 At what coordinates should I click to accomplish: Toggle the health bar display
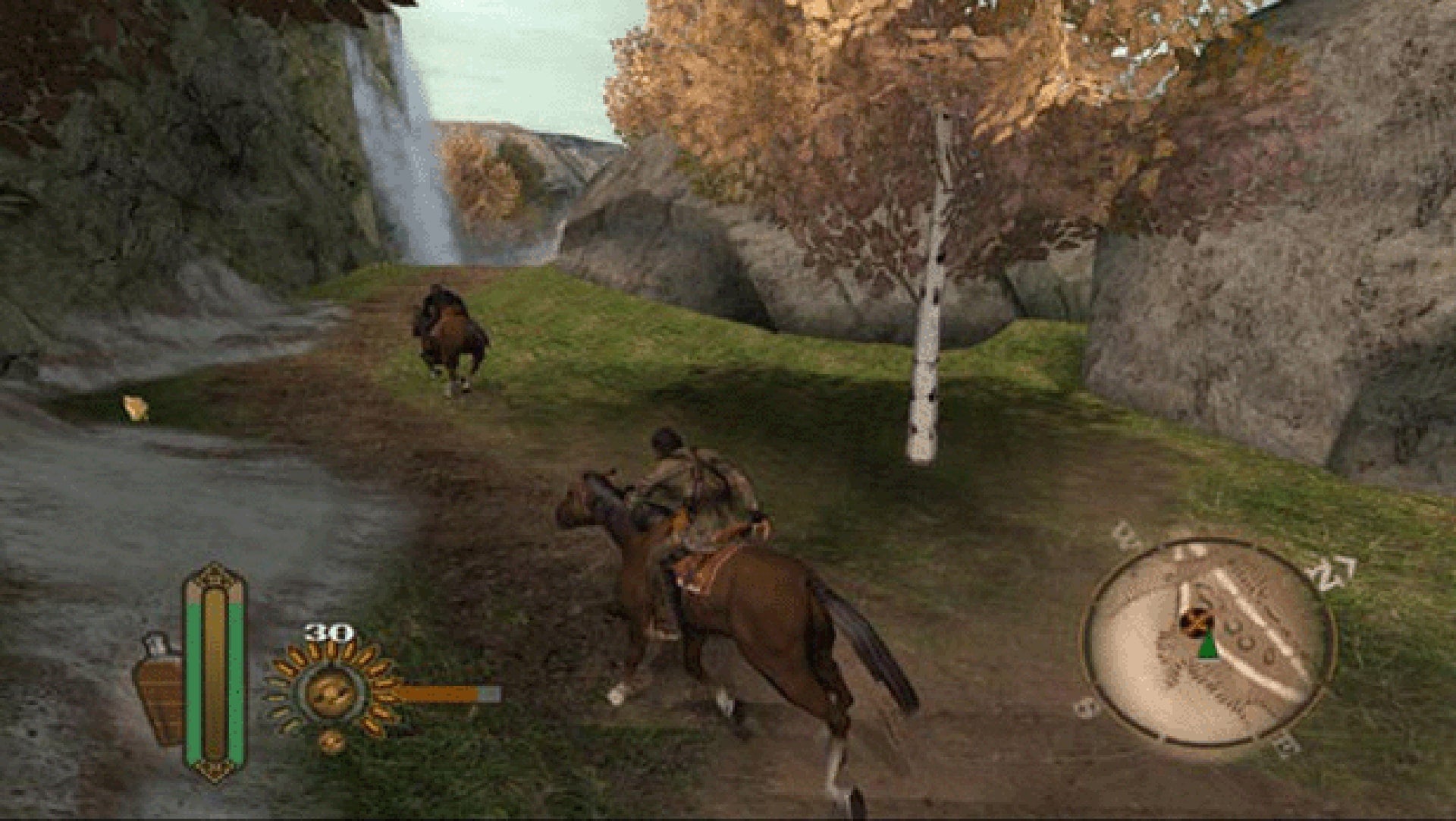(213, 675)
